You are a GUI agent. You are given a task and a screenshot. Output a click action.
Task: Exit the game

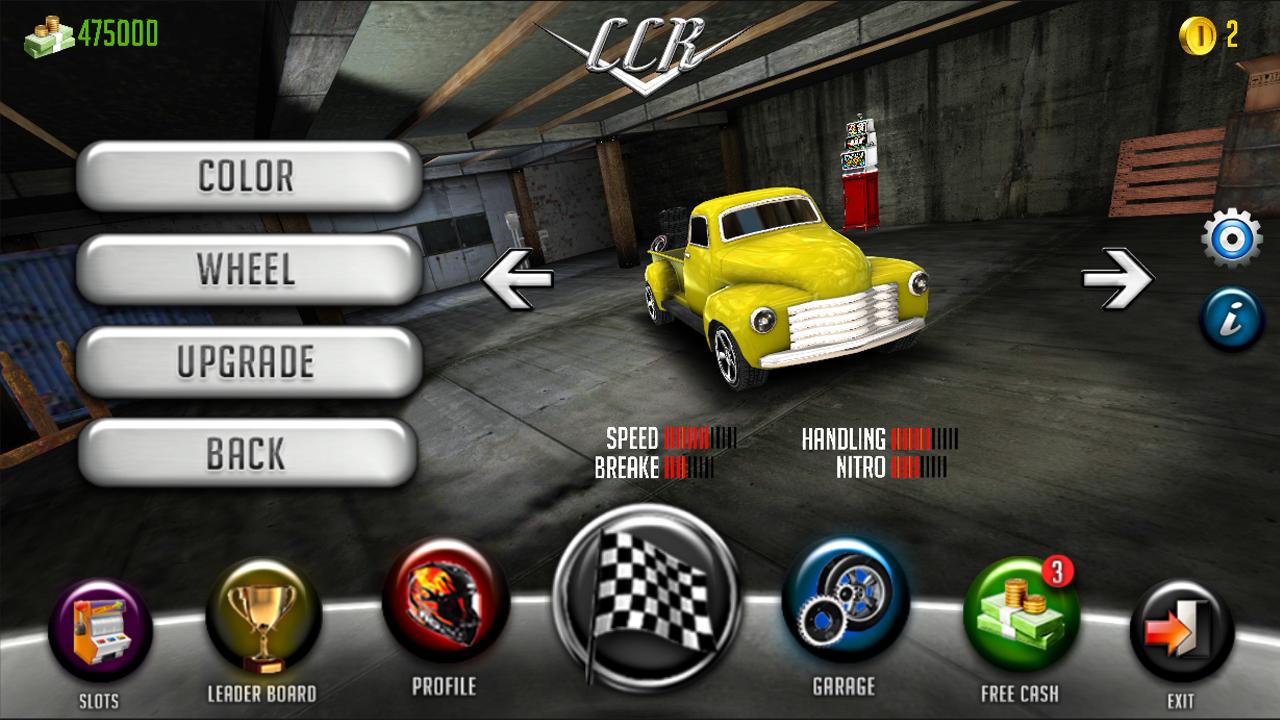(1181, 632)
